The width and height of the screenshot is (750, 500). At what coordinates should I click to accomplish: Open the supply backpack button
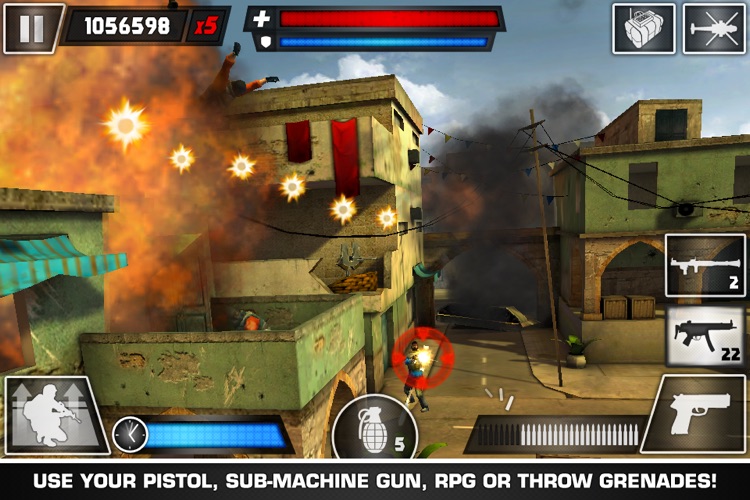[x=643, y=28]
